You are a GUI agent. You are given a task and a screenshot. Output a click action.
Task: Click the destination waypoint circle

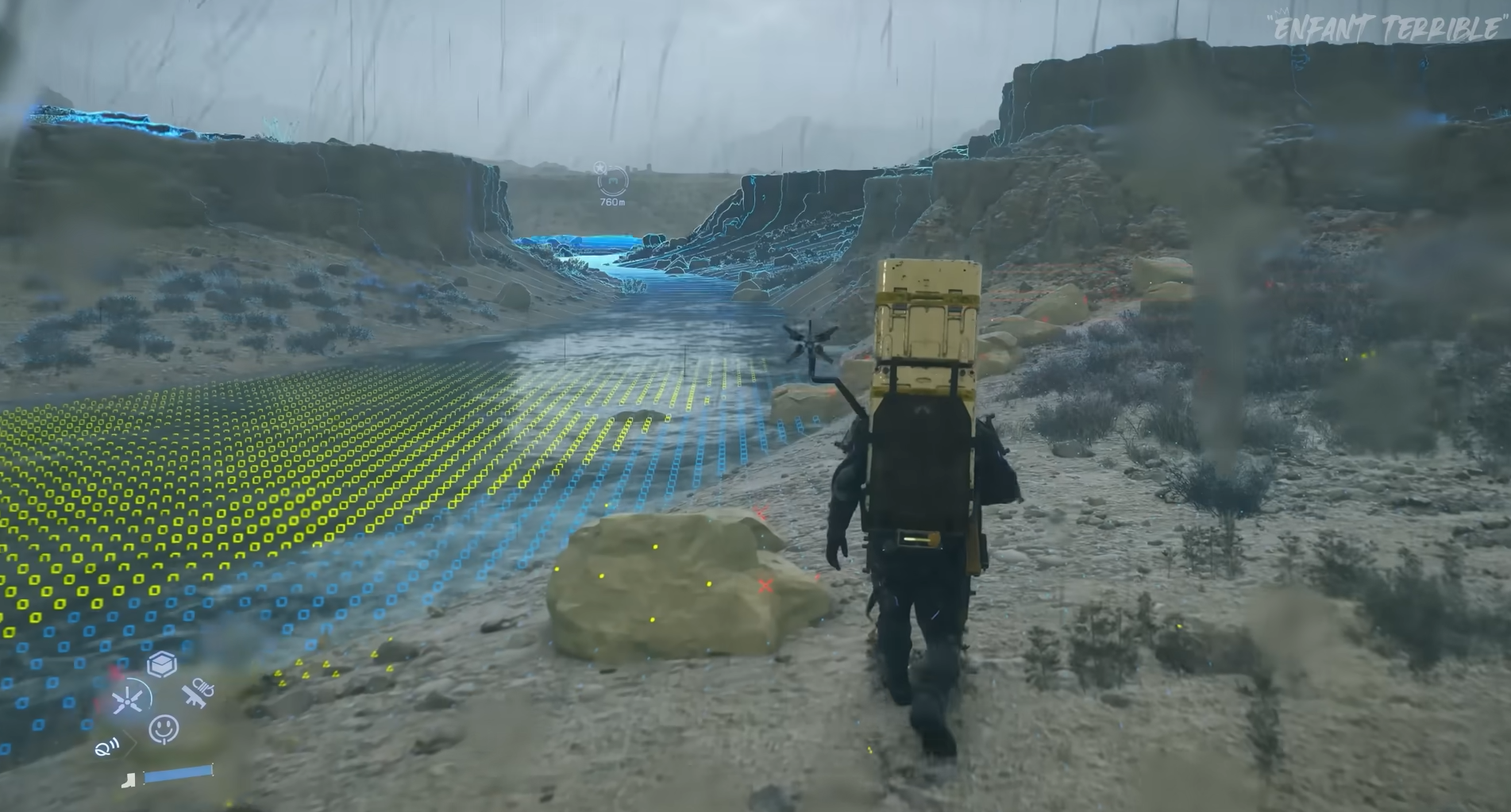612,183
